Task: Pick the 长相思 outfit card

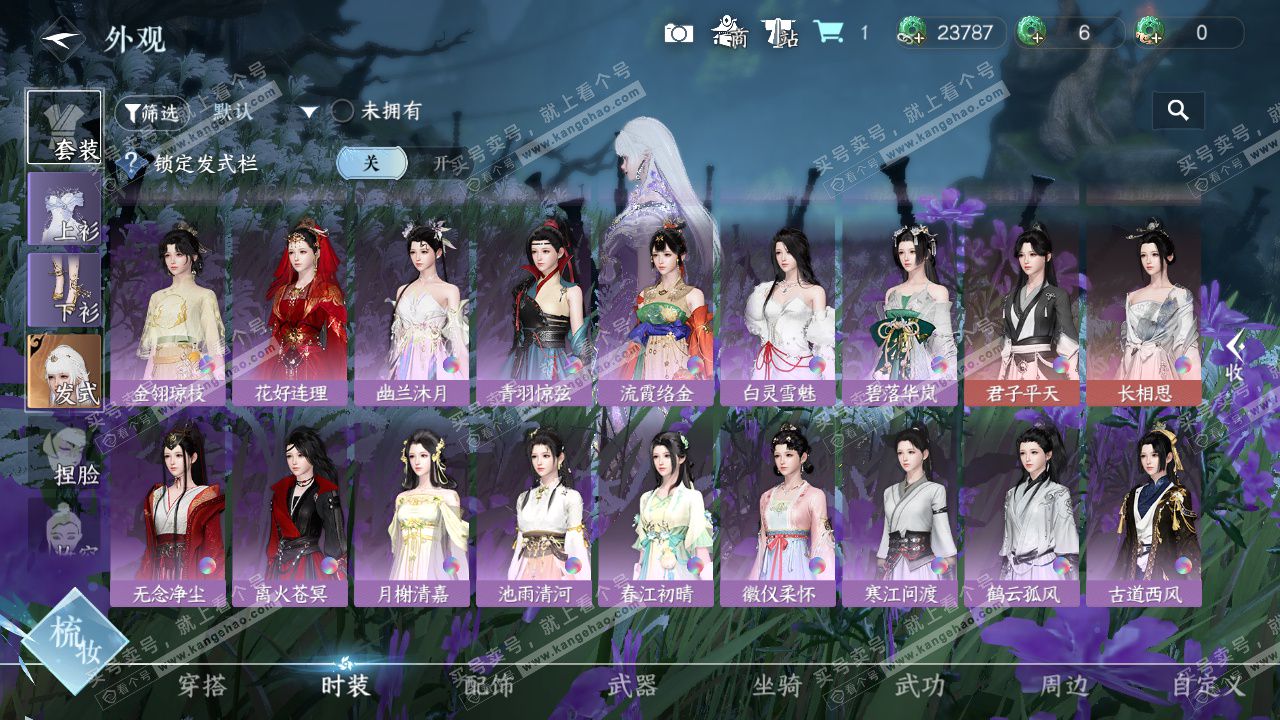Action: [x=1144, y=312]
